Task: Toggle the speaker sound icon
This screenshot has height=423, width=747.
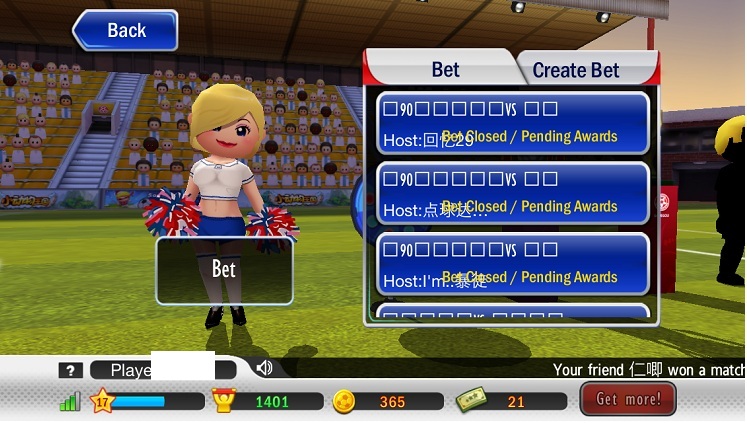Action: pos(264,368)
